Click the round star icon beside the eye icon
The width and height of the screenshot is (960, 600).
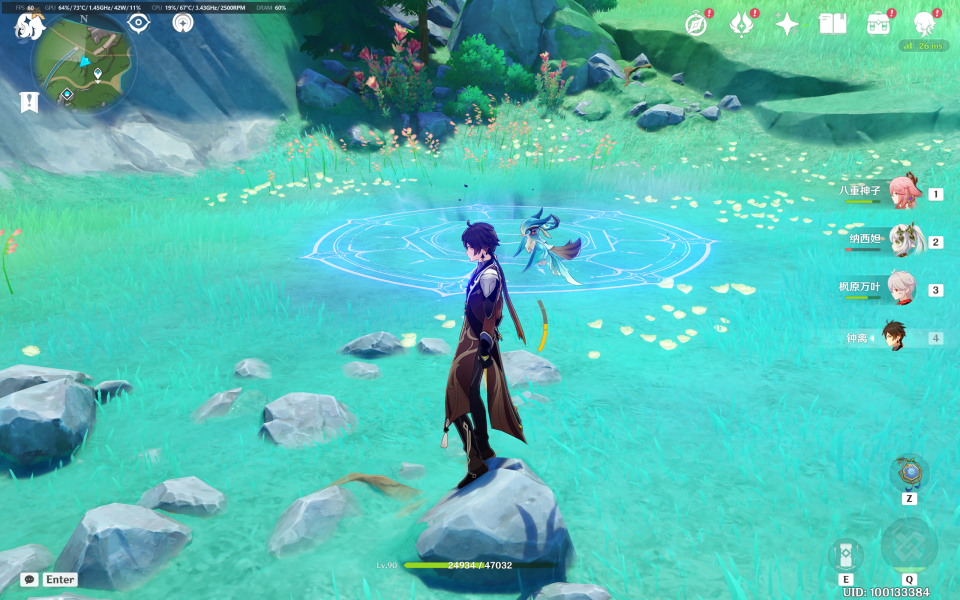pos(182,23)
